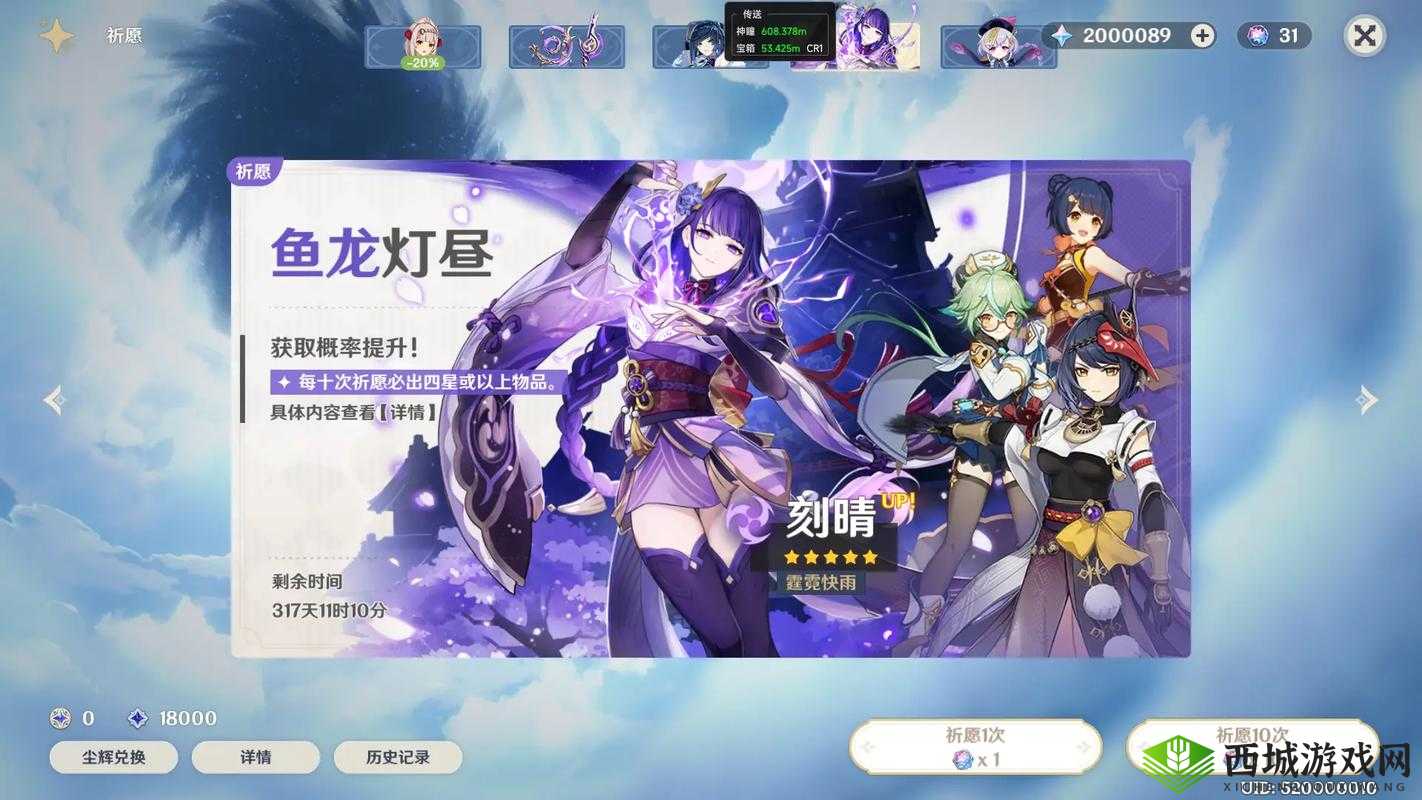
Task: Click the left arrow to view previous banner
Action: [50, 400]
